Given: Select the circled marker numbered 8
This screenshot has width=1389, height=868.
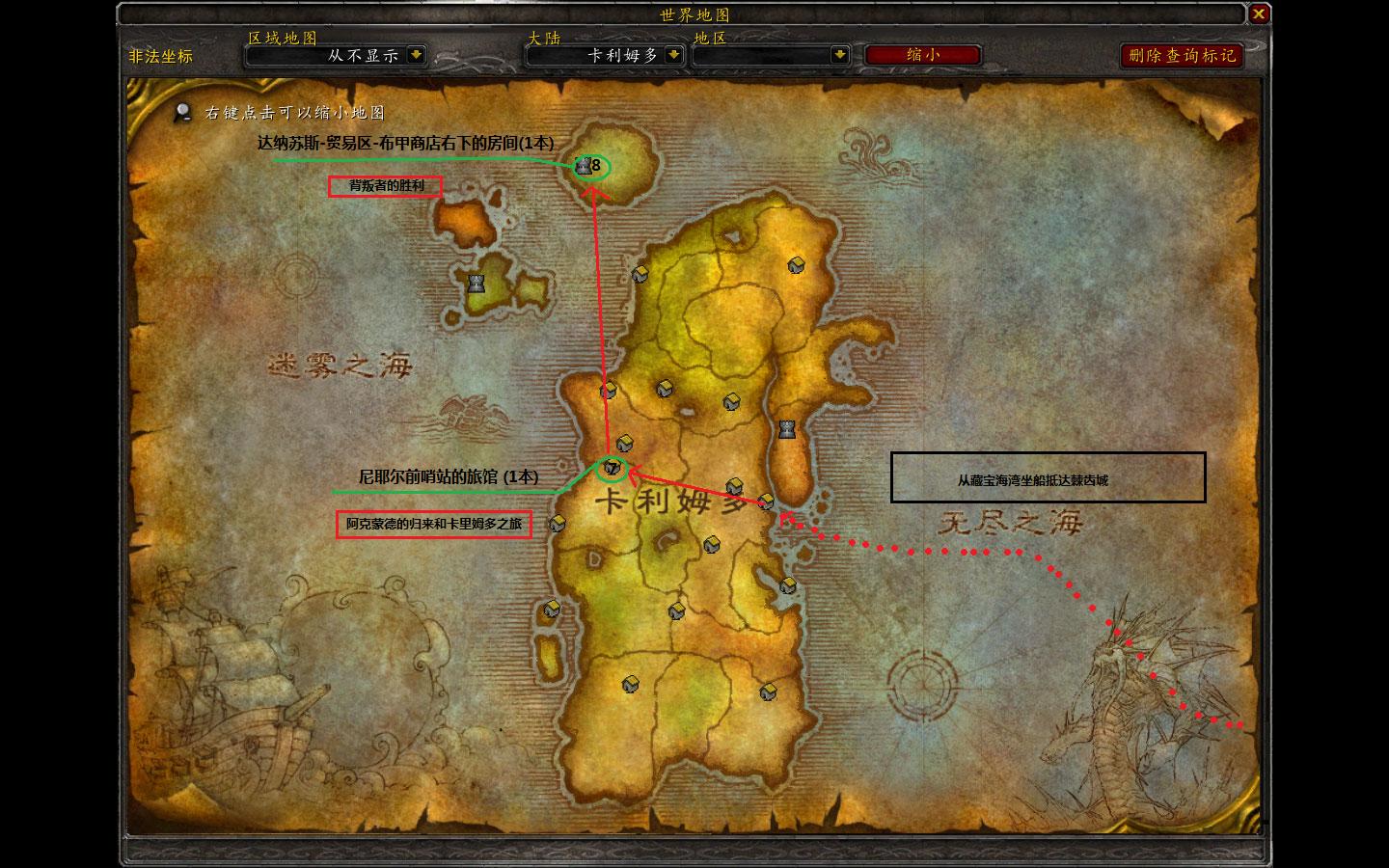Looking at the screenshot, I should tap(589, 166).
